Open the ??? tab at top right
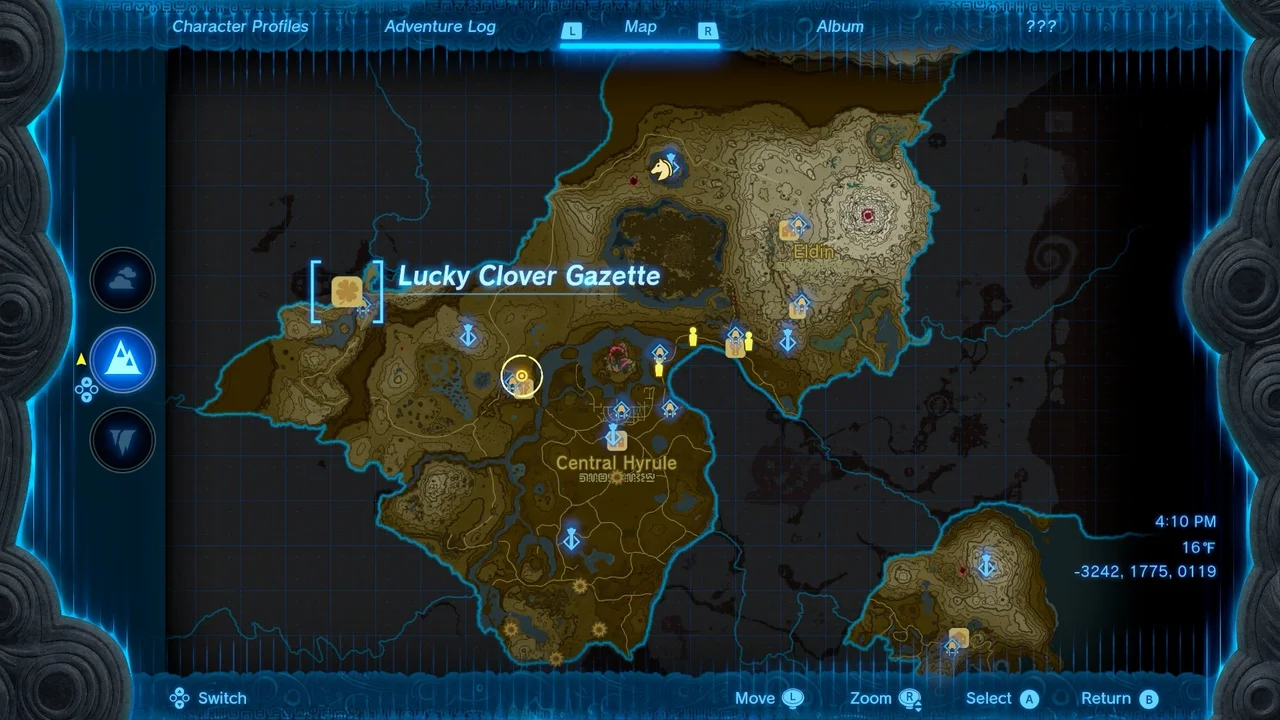 click(1042, 26)
